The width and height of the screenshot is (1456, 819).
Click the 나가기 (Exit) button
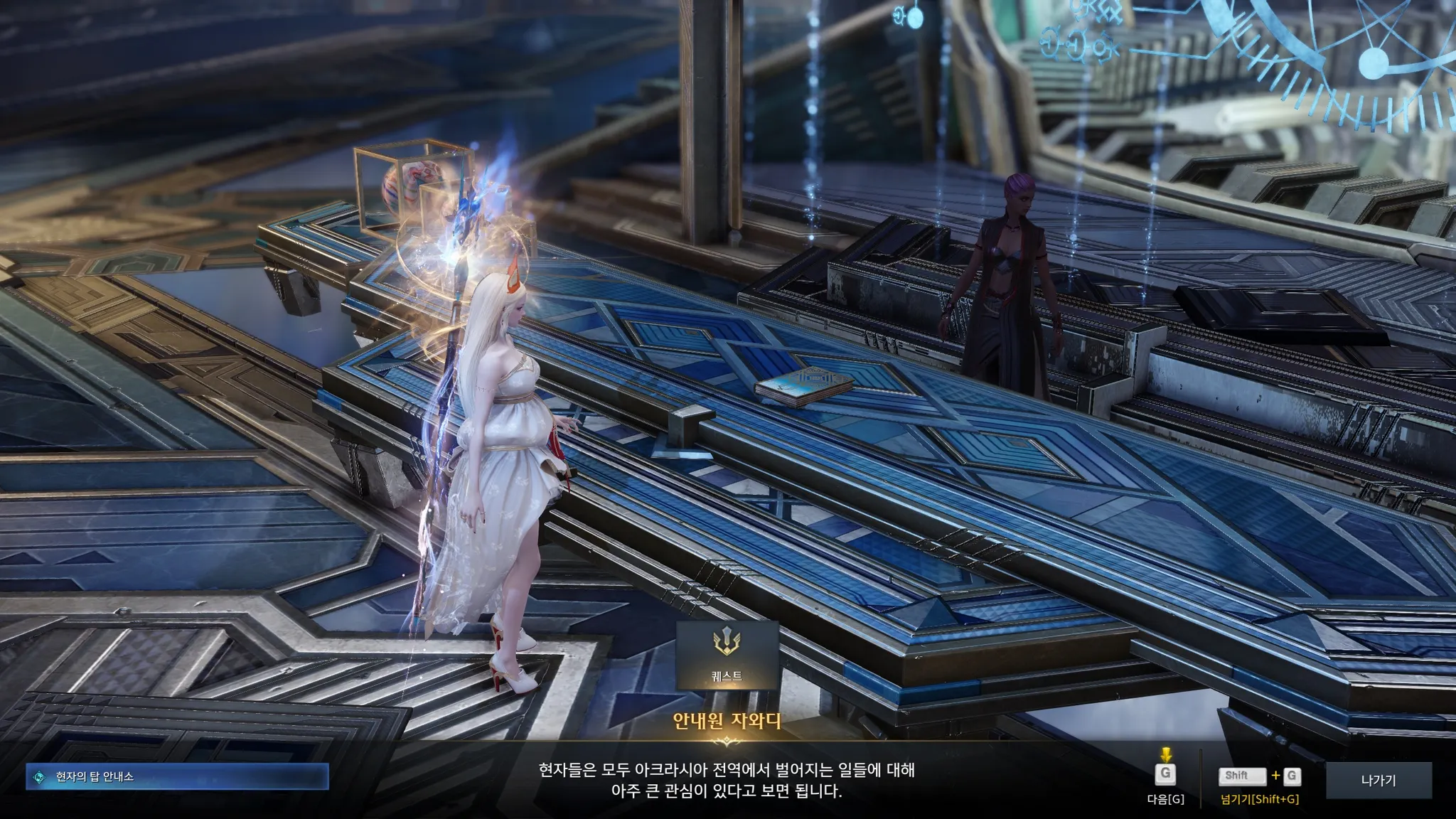[1378, 781]
